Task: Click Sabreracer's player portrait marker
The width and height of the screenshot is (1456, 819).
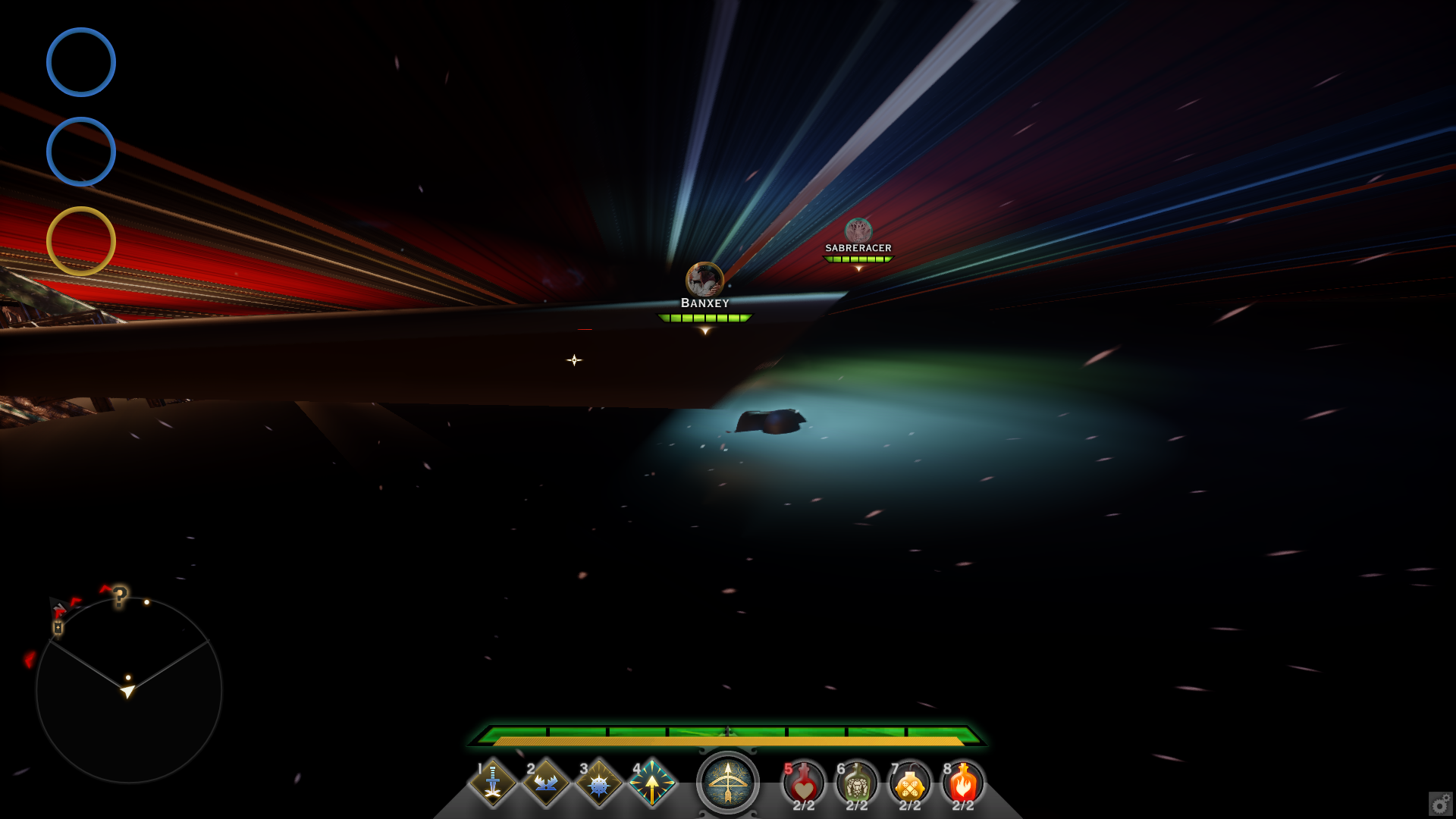Action: (x=858, y=230)
